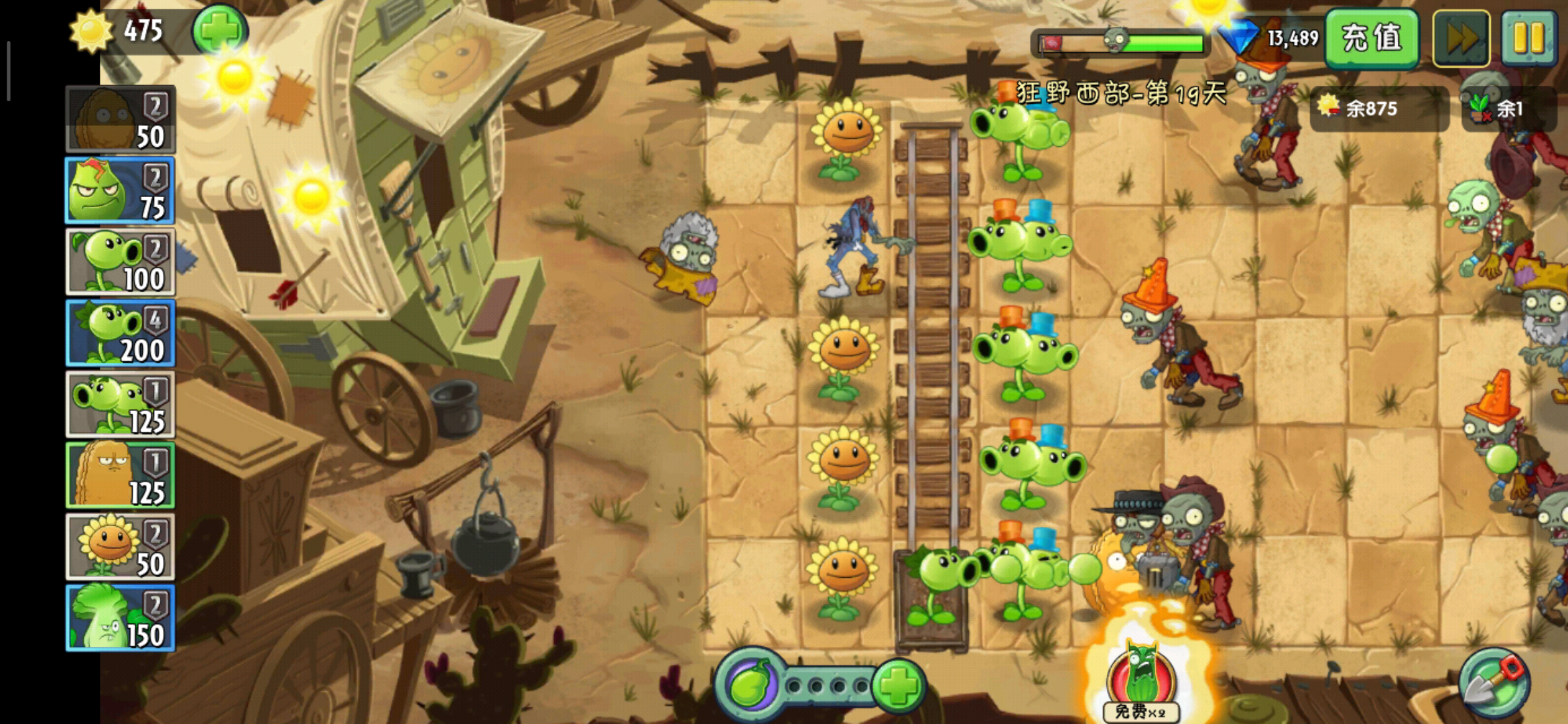Activate the shovel tool
The width and height of the screenshot is (1568, 724).
coord(1494,684)
